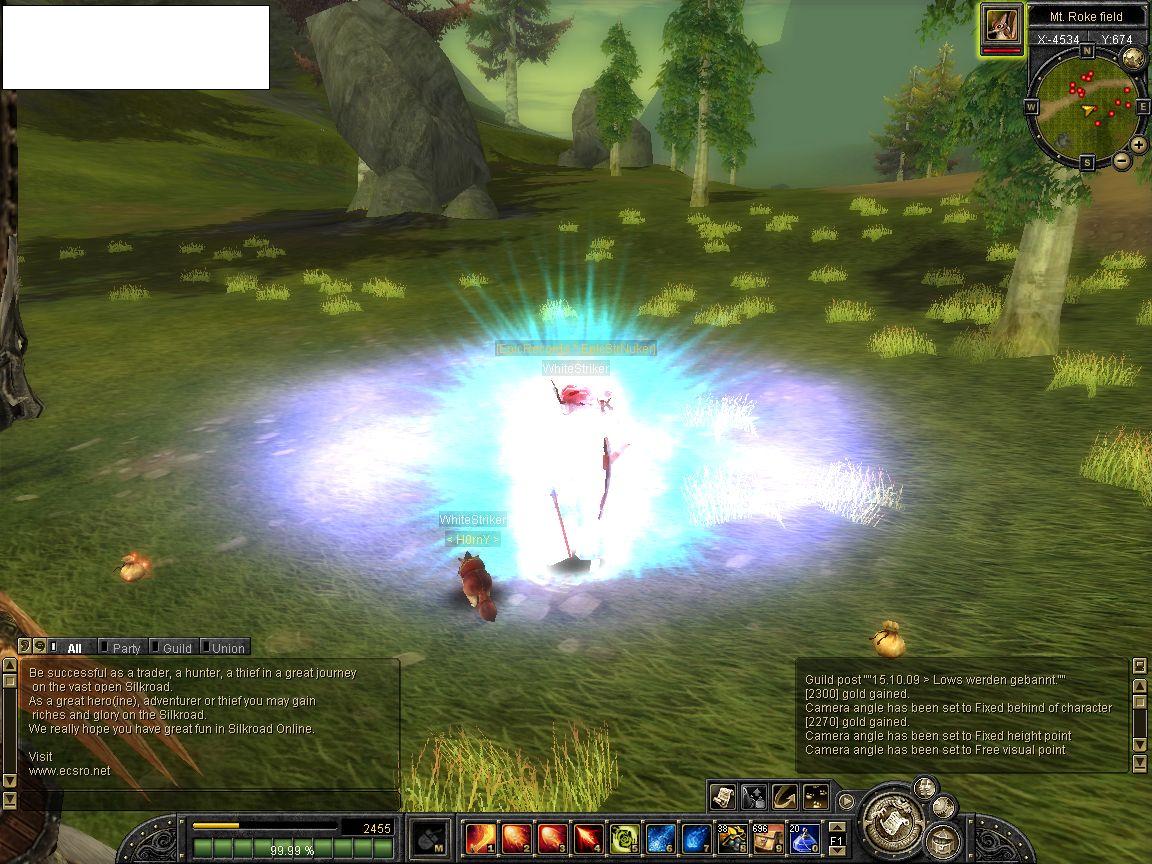
Task: Toggle the mouse mode M button
Action: (x=430, y=837)
